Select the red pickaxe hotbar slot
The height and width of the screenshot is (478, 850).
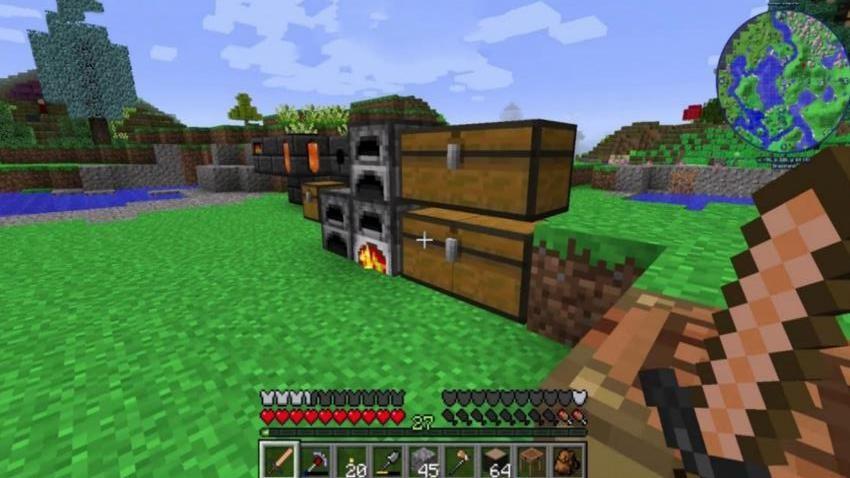click(315, 461)
